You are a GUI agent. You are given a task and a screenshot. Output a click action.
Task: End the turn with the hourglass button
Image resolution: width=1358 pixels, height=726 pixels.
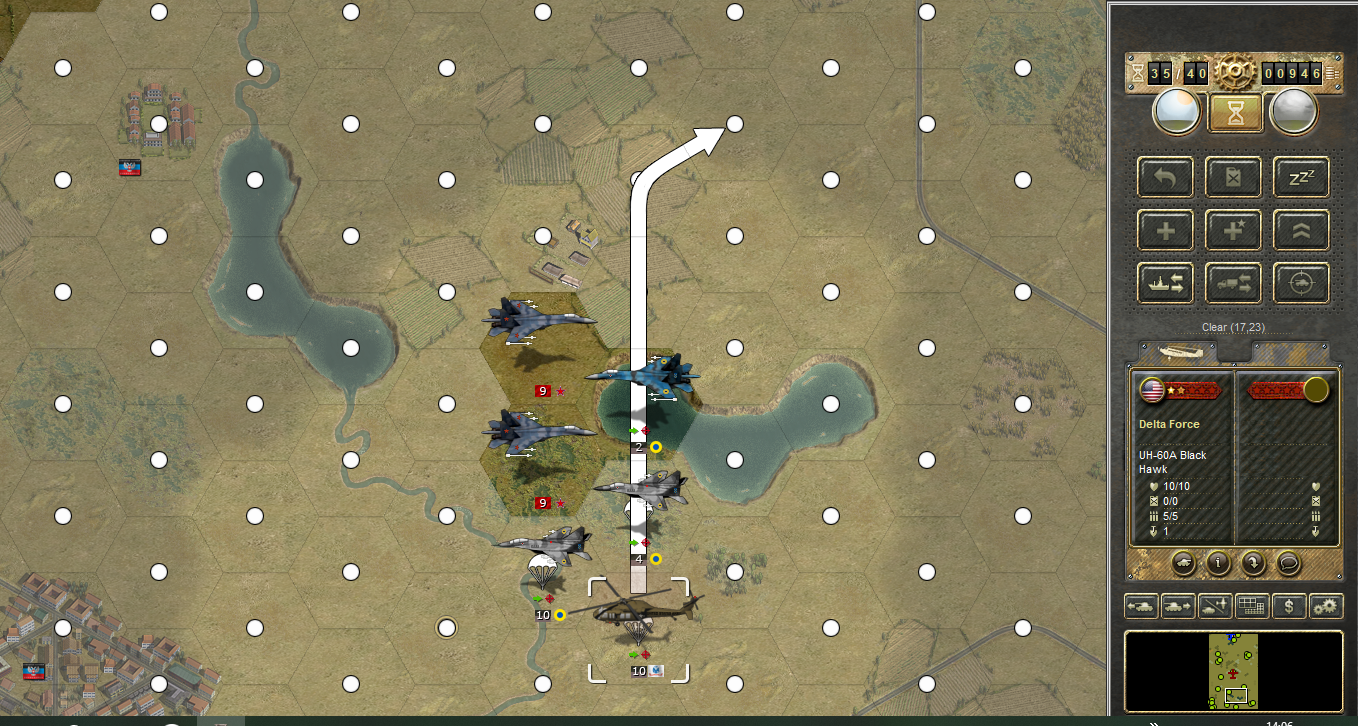1236,112
